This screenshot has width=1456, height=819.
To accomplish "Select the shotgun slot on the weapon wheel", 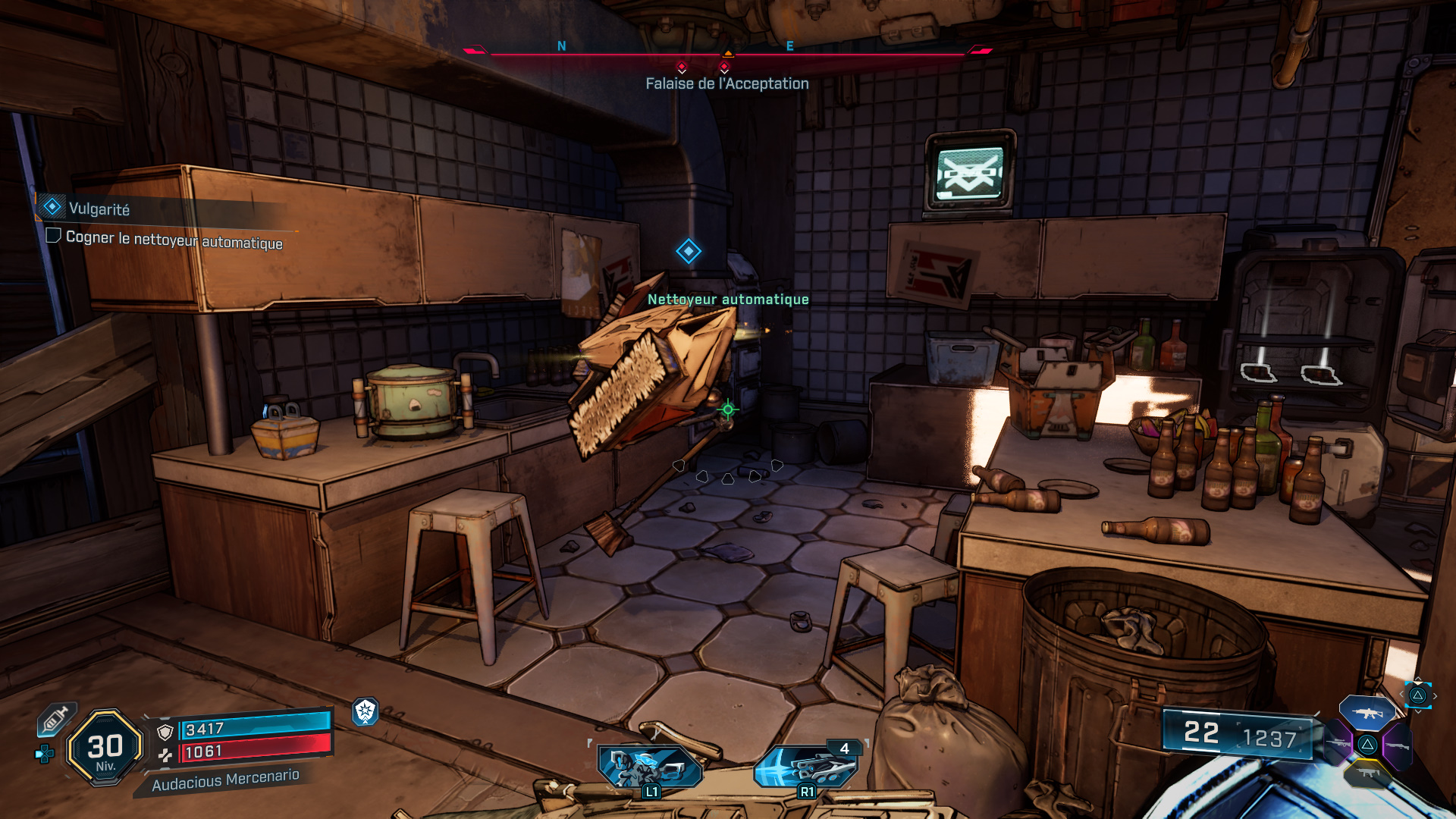I will pos(1398,745).
